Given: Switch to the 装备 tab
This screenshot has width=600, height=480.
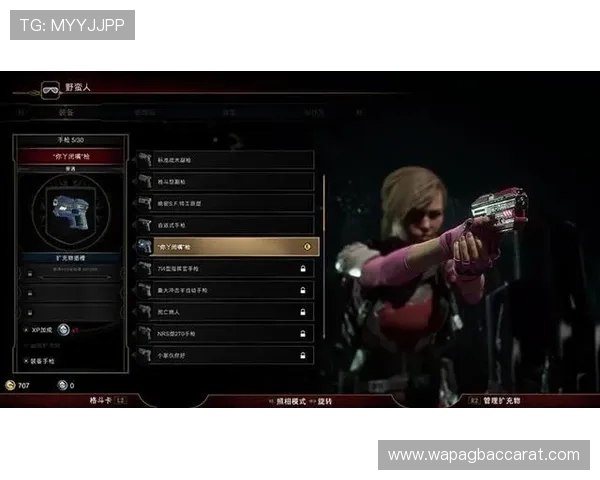Looking at the screenshot, I should [66, 113].
